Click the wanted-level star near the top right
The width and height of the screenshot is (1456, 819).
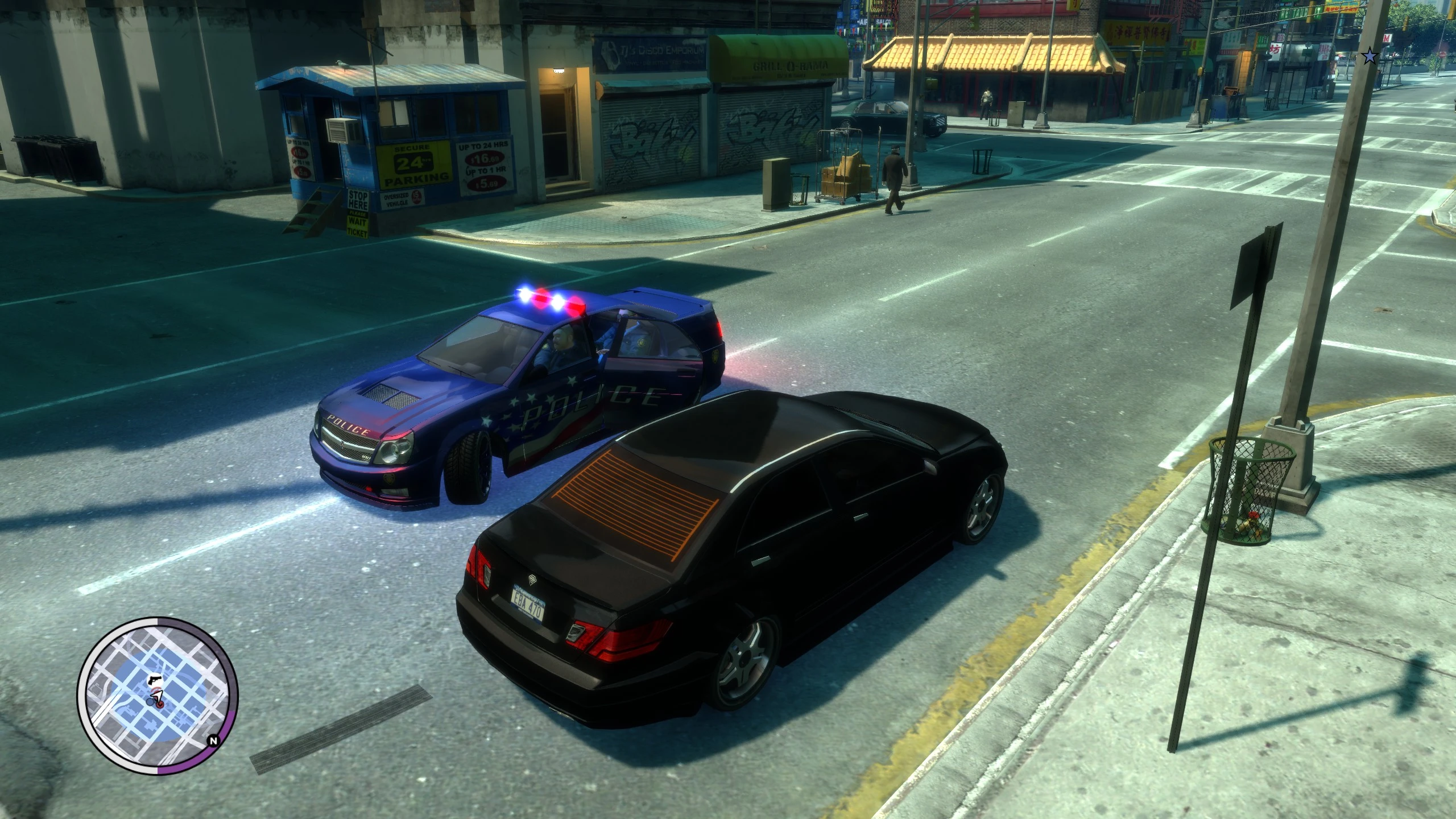[1370, 56]
